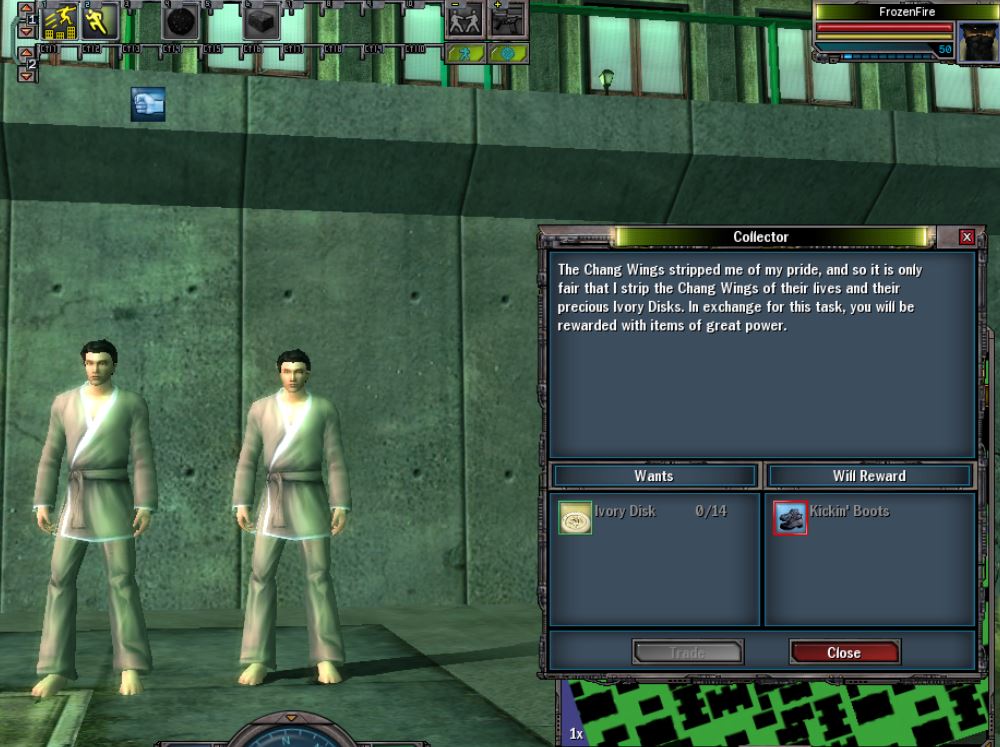The width and height of the screenshot is (1000, 747).
Task: Click the blue fist buff icon
Action: tap(148, 104)
